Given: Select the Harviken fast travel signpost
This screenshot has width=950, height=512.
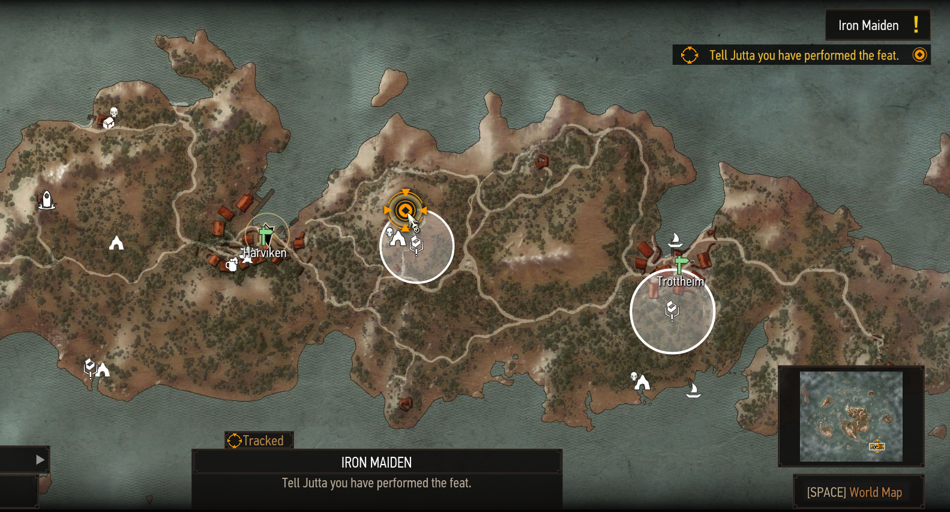Looking at the screenshot, I should coord(265,236).
